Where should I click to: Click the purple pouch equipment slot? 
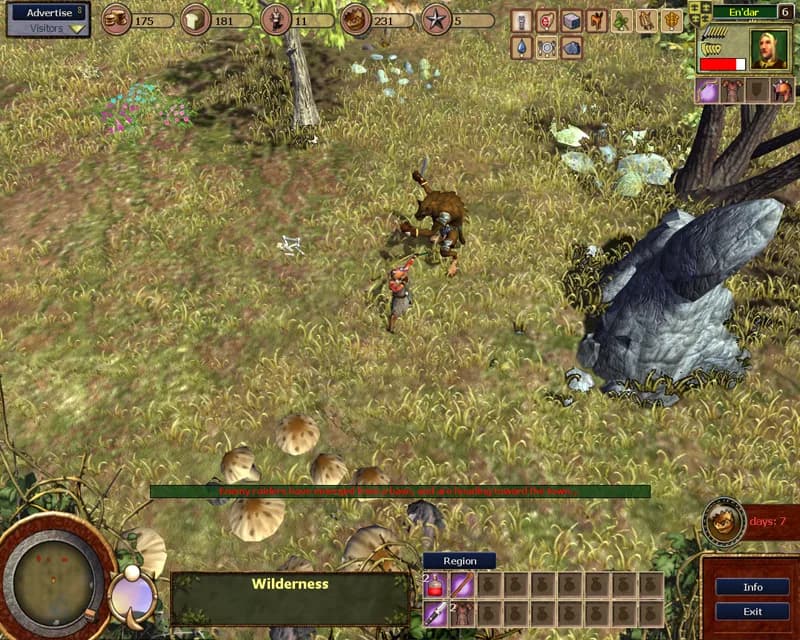[708, 91]
